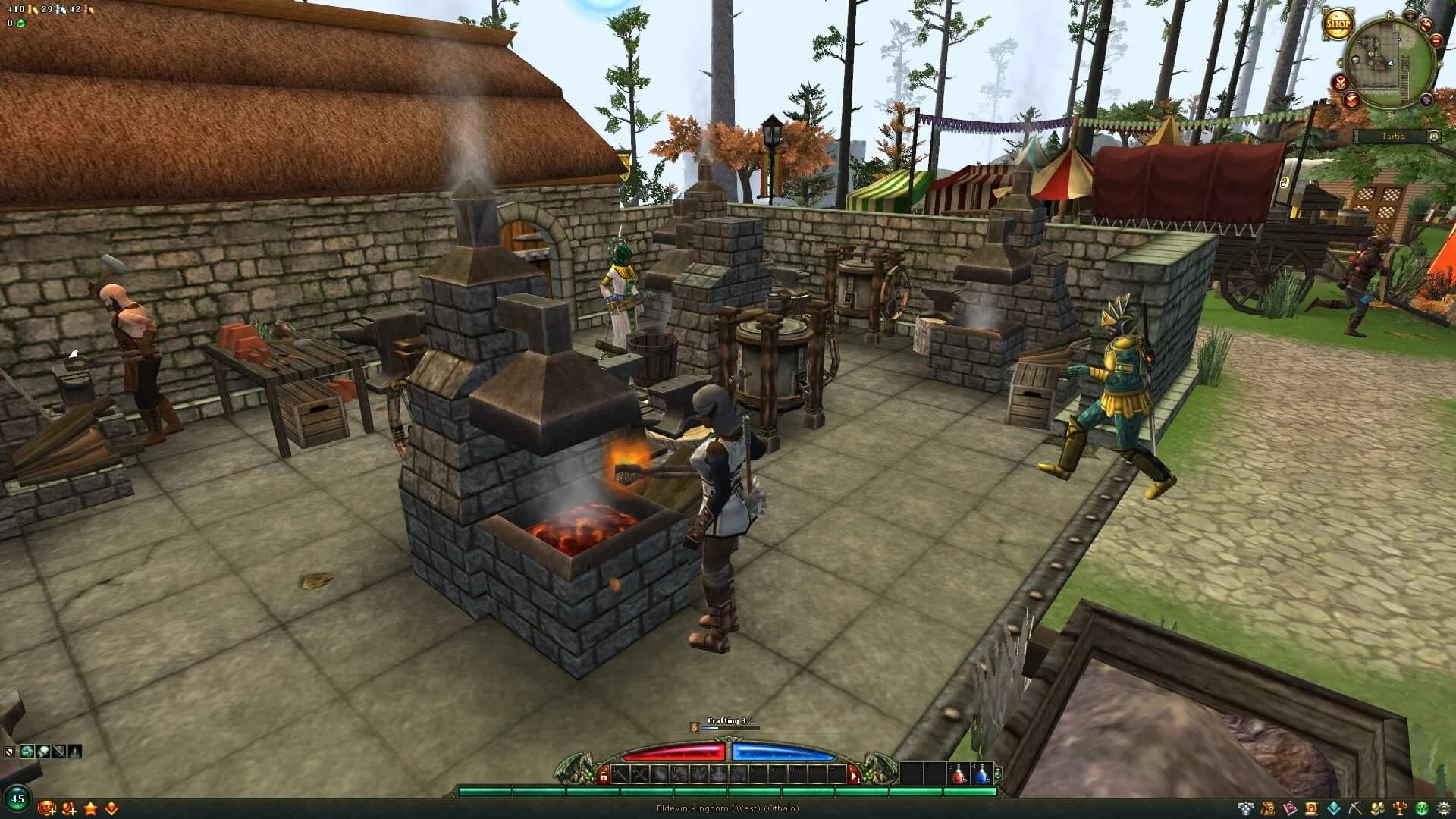Toggle the teal swirl buff above the level orb

pyautogui.click(x=27, y=751)
